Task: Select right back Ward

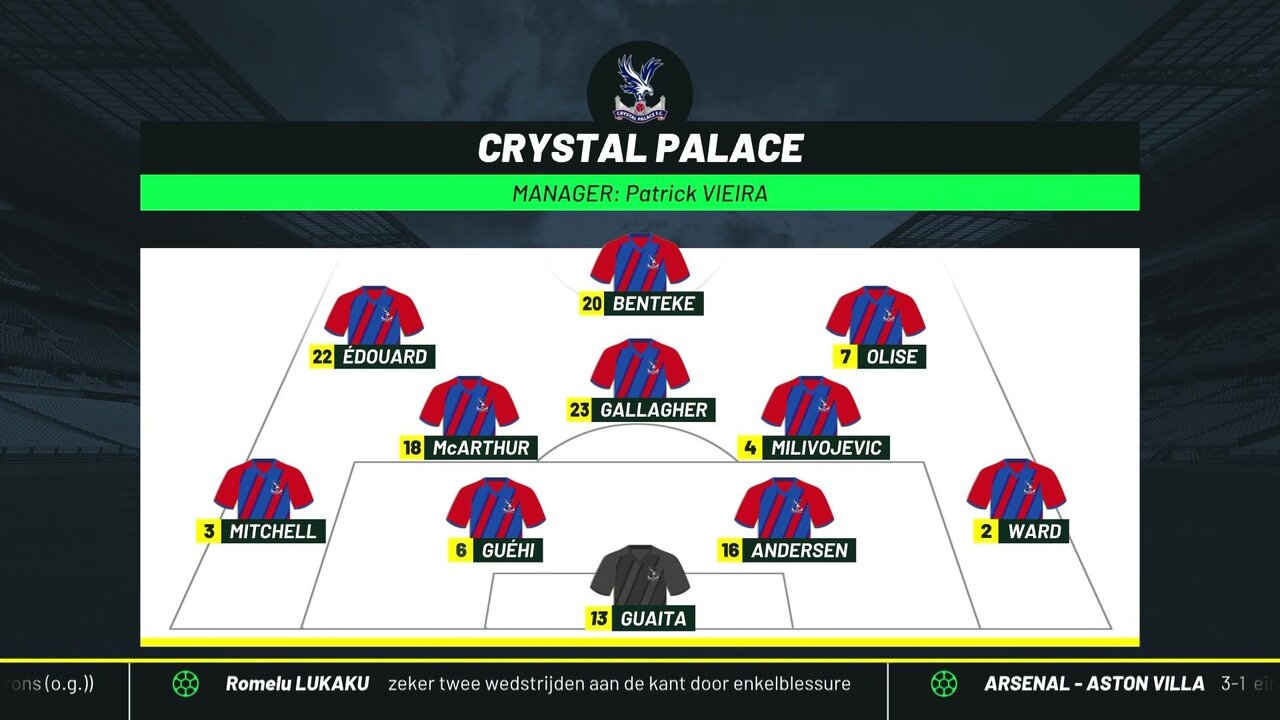Action: [1017, 491]
